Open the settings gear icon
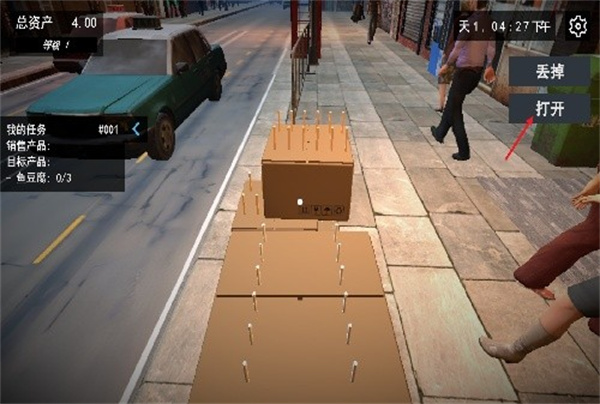Viewport: 600px width, 404px height. click(578, 26)
